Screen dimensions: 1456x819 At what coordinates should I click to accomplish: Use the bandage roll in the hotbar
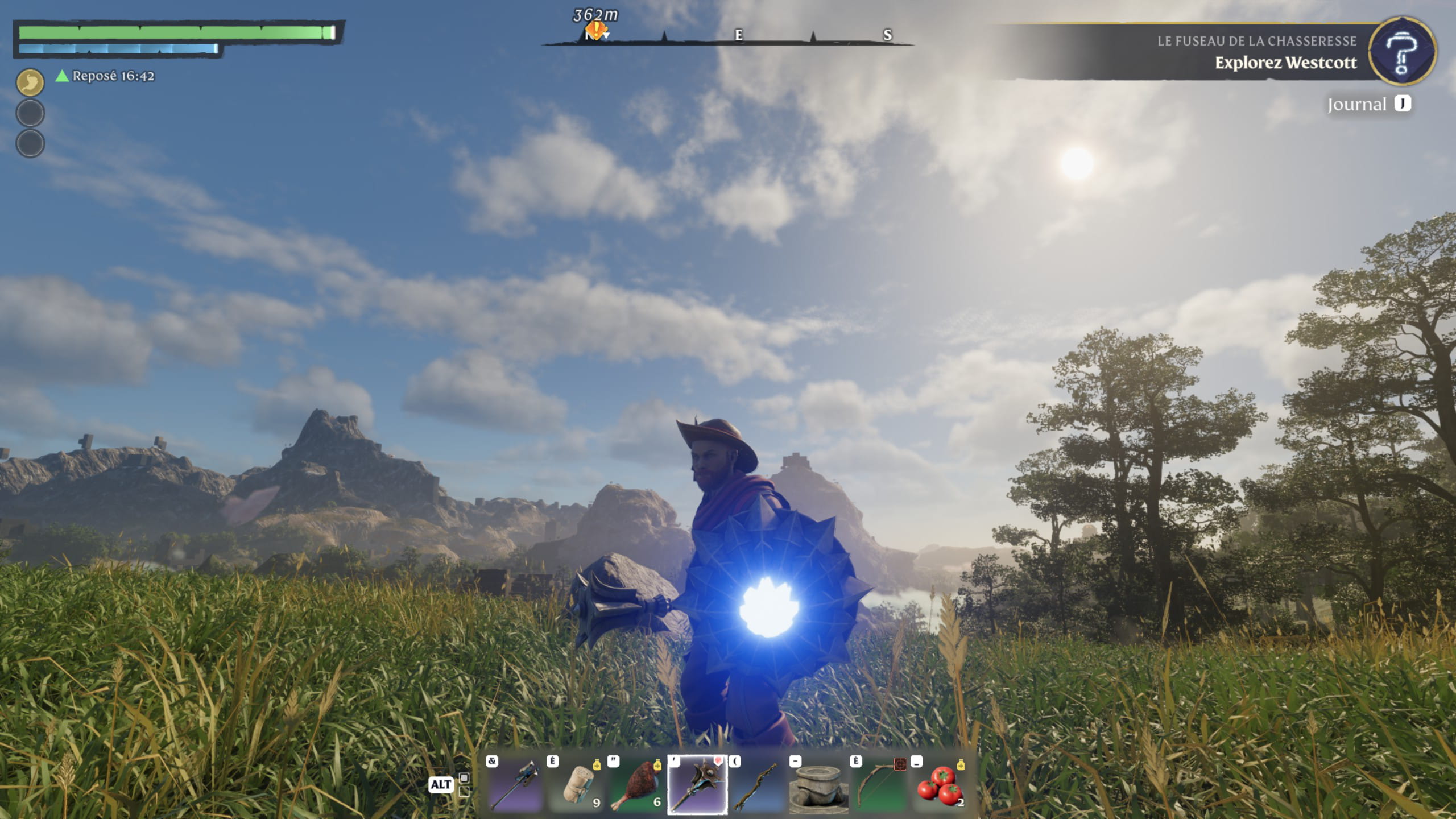pyautogui.click(x=576, y=785)
